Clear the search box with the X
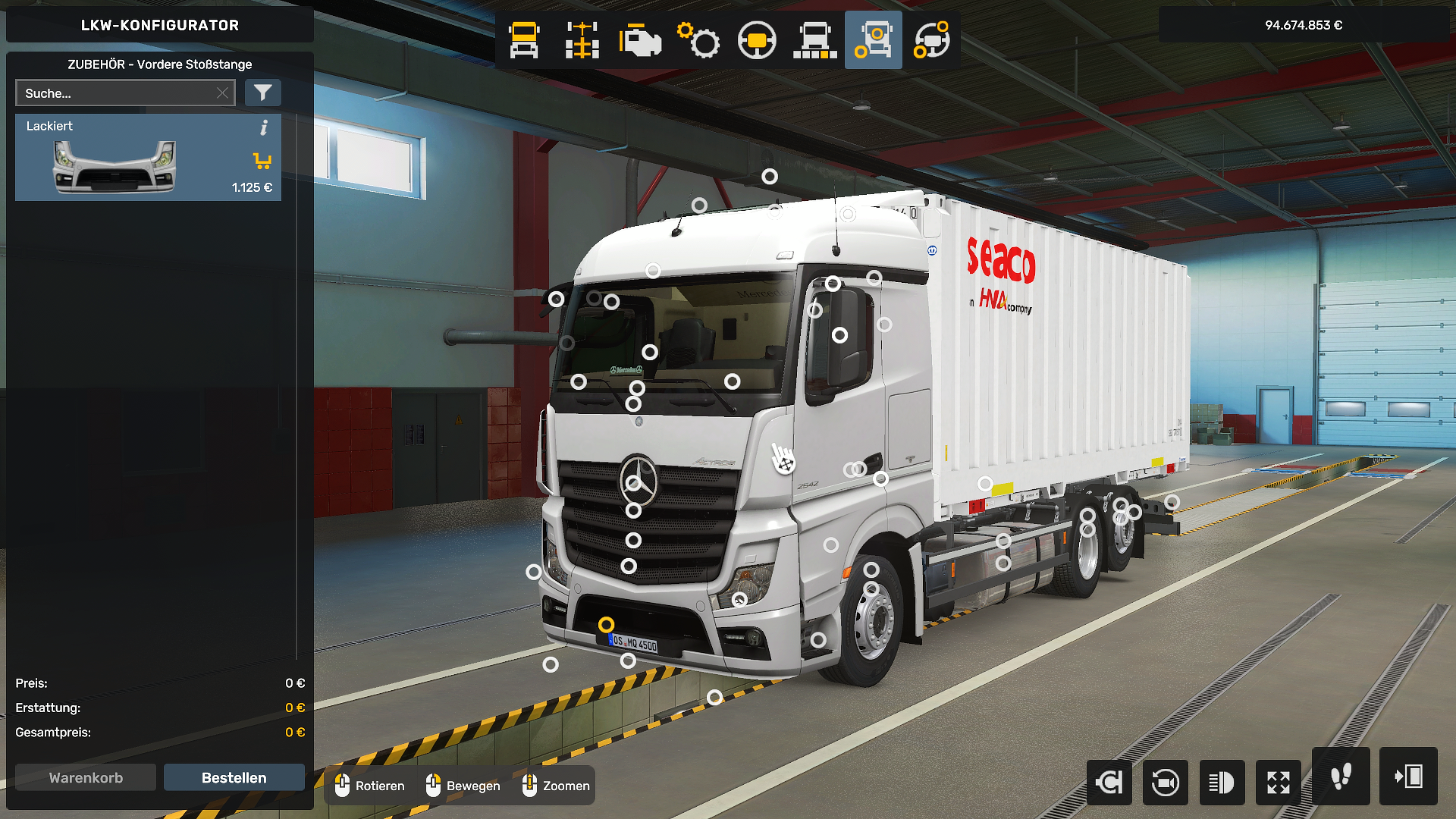Image resolution: width=1456 pixels, height=819 pixels. click(222, 93)
